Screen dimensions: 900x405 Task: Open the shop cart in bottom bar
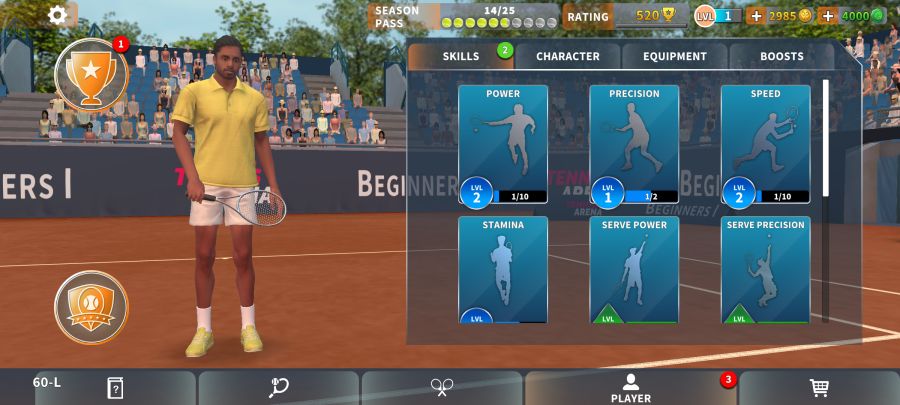point(818,387)
